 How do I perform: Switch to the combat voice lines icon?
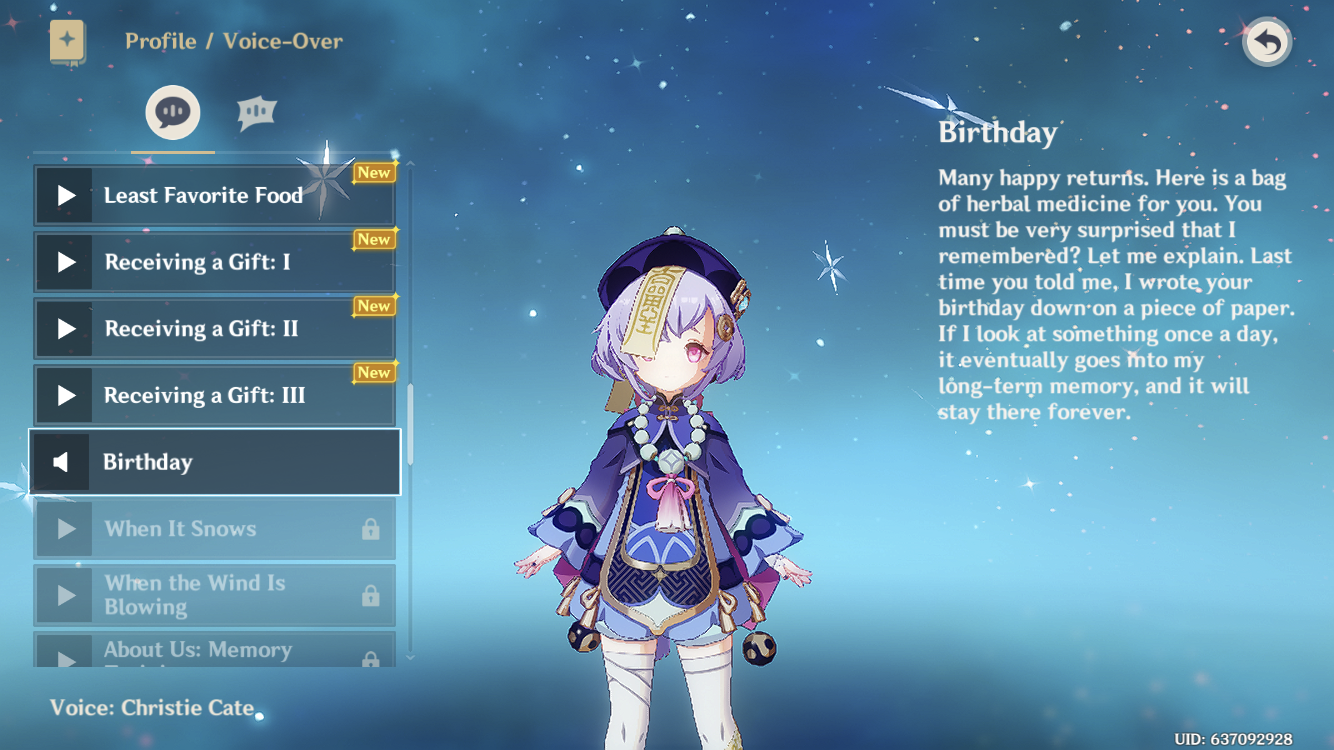(255, 112)
